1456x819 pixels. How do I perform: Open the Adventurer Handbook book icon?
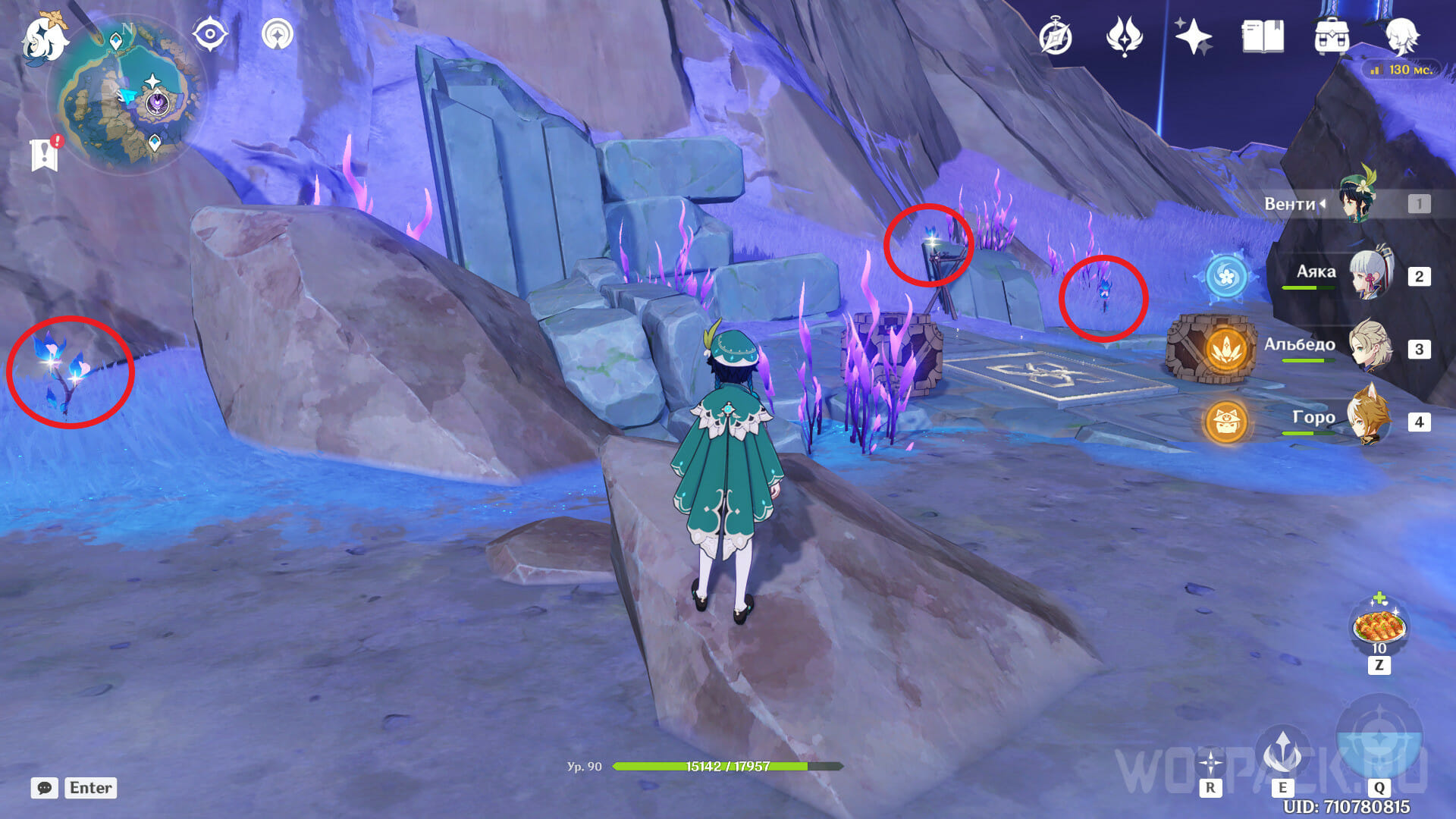(x=1263, y=37)
